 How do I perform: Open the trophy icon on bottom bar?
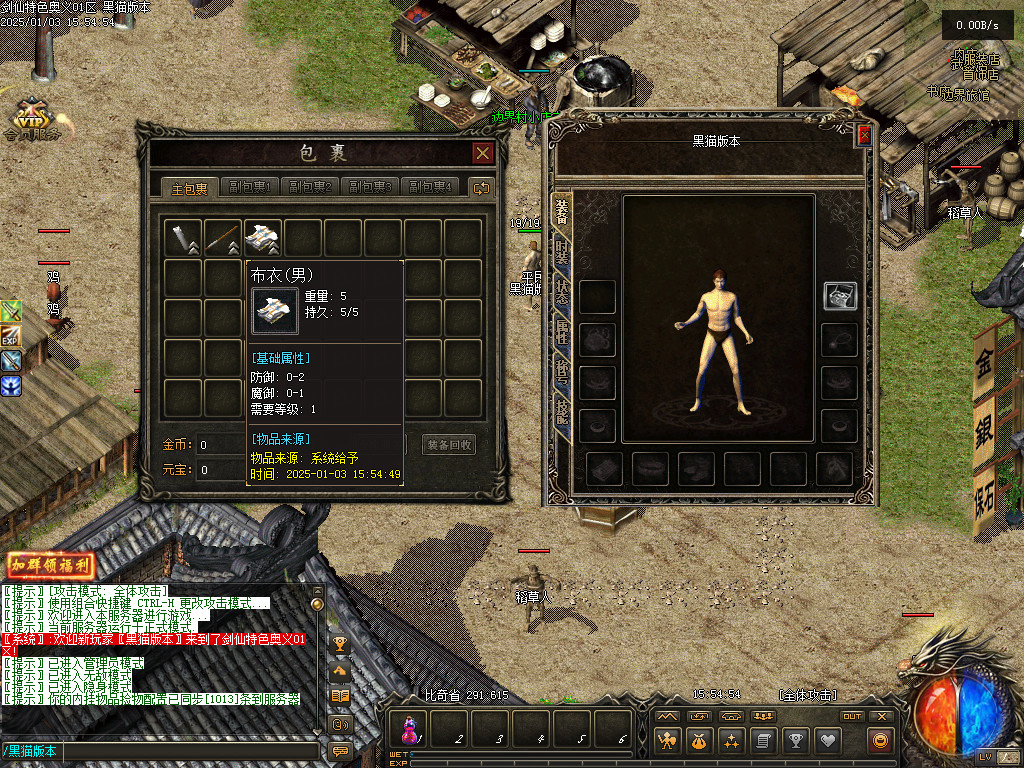795,741
